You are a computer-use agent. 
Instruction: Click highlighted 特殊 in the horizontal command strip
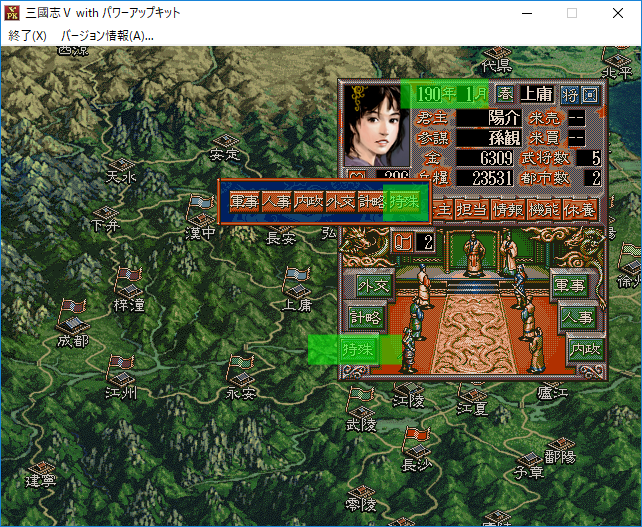click(x=404, y=202)
